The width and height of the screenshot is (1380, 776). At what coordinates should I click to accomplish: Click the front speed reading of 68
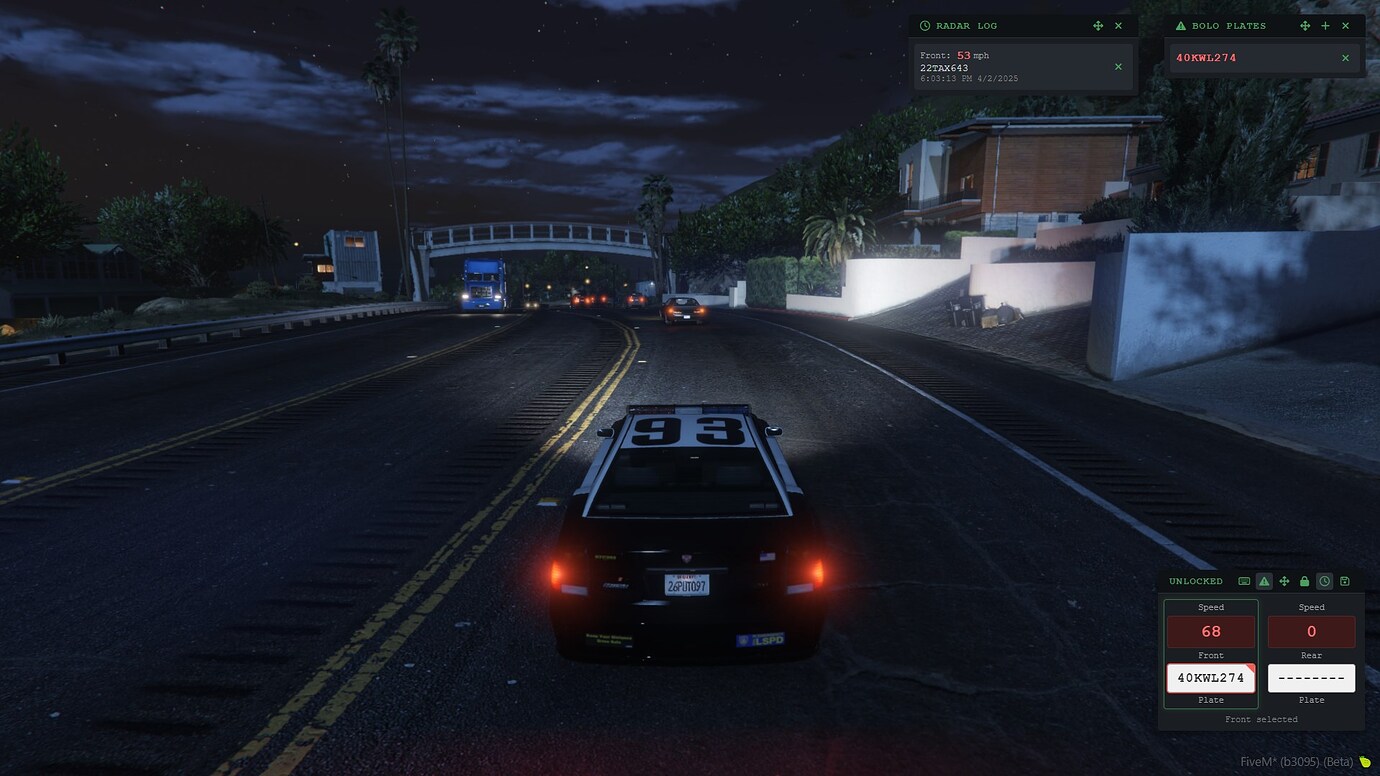point(1210,631)
